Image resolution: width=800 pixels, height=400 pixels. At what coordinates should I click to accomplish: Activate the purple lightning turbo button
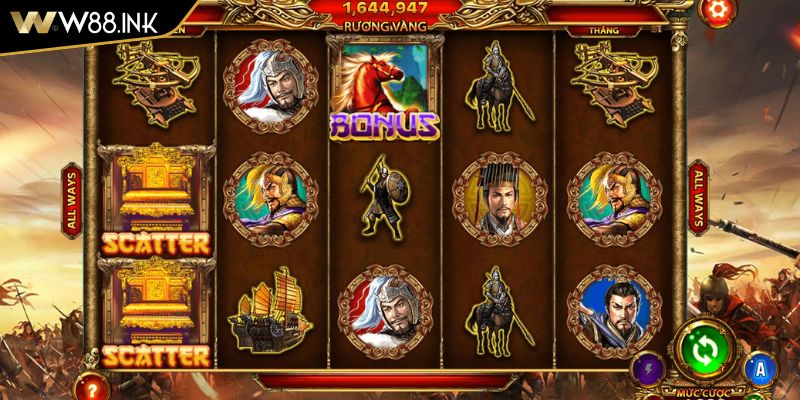pos(649,367)
